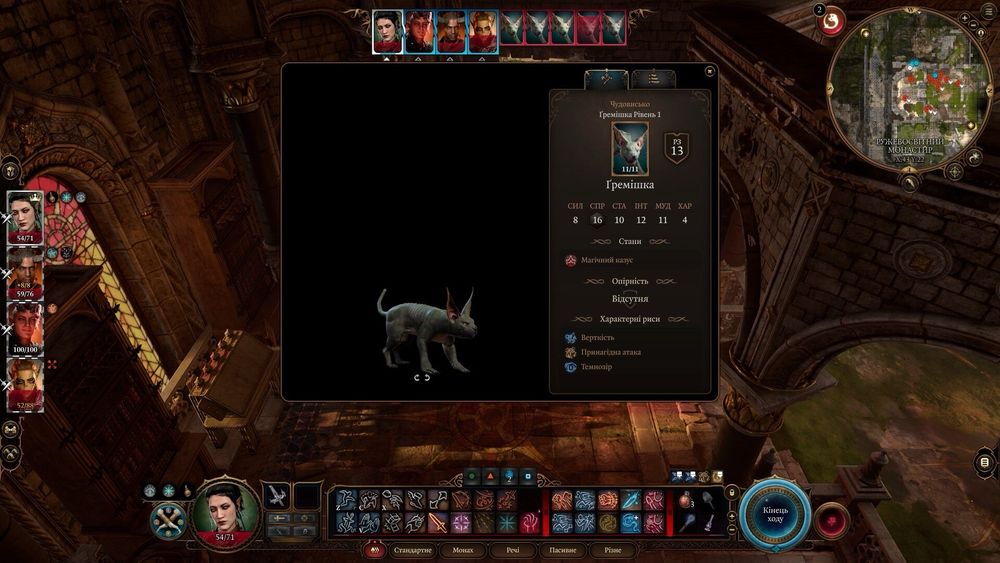Viewport: 1000px width, 563px height.
Task: Show the Речі hotbar tab
Action: 512,550
